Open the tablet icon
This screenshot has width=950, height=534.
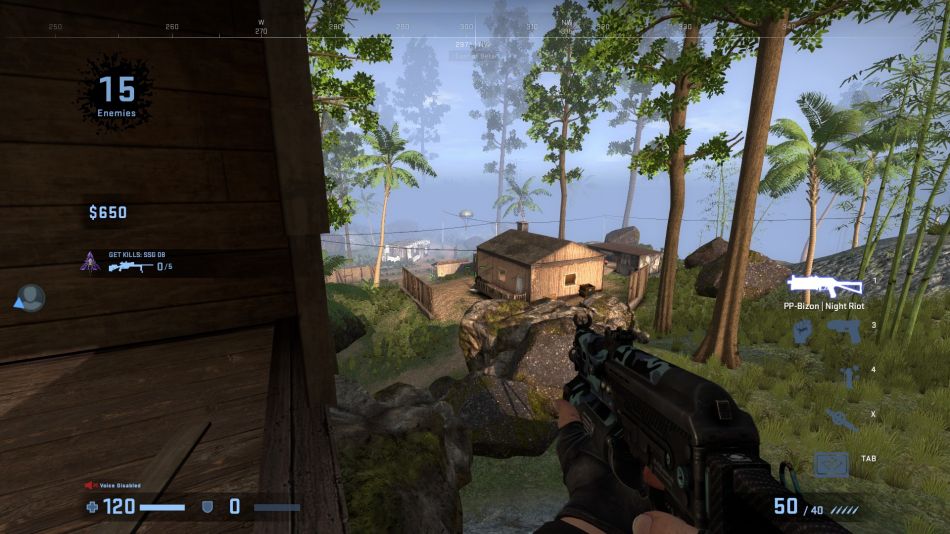831,463
